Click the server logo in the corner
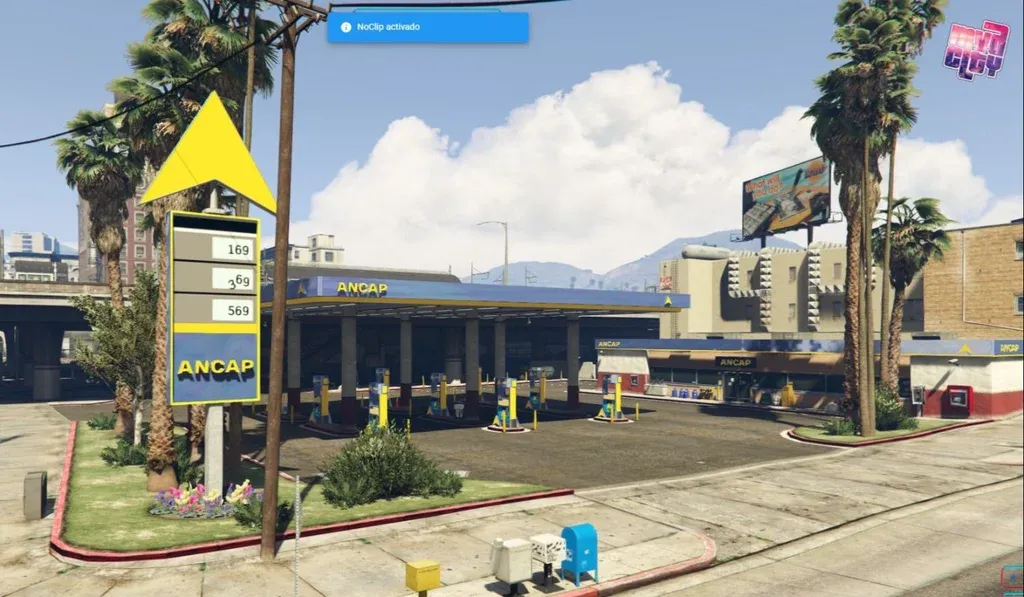This screenshot has height=597, width=1024. [x=975, y=49]
